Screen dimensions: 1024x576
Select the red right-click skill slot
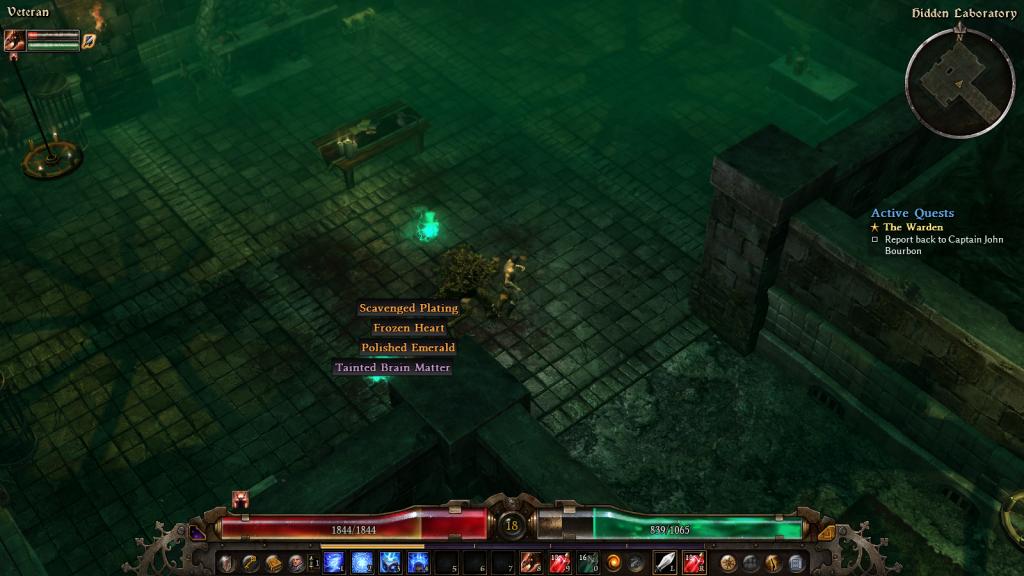[x=693, y=562]
